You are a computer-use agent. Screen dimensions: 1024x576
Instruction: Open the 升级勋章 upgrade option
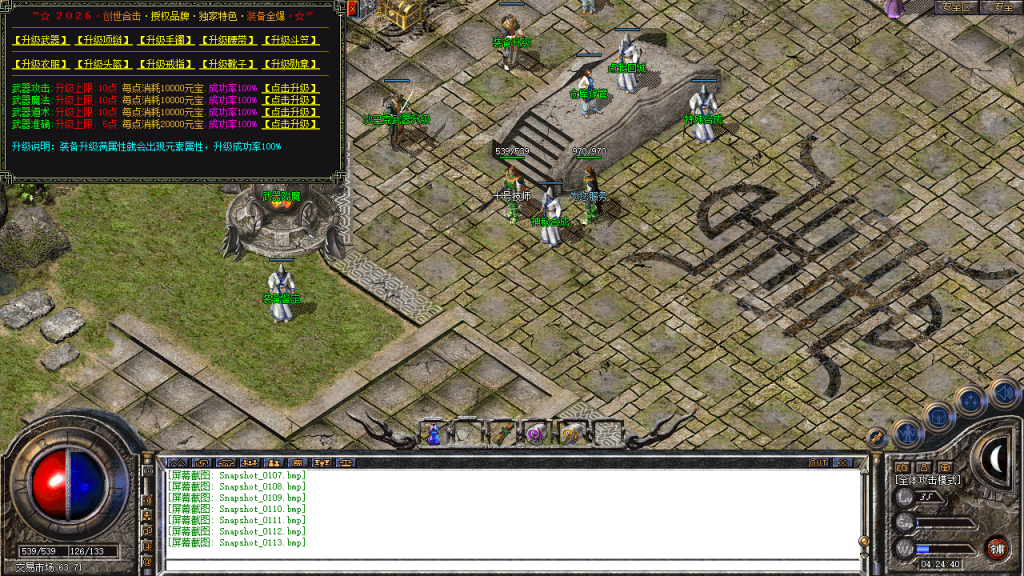point(291,64)
